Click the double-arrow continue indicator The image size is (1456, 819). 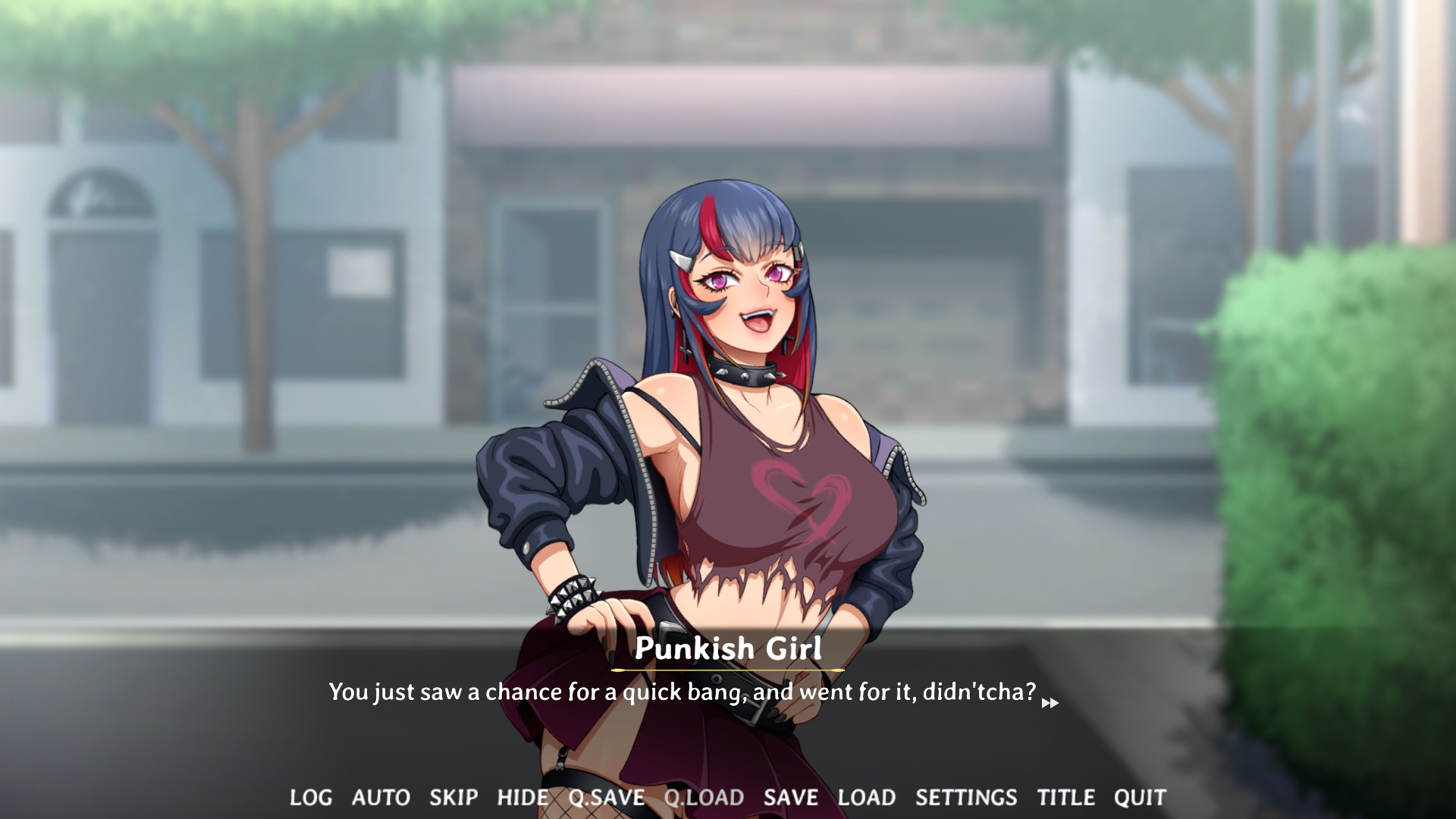point(1051,704)
